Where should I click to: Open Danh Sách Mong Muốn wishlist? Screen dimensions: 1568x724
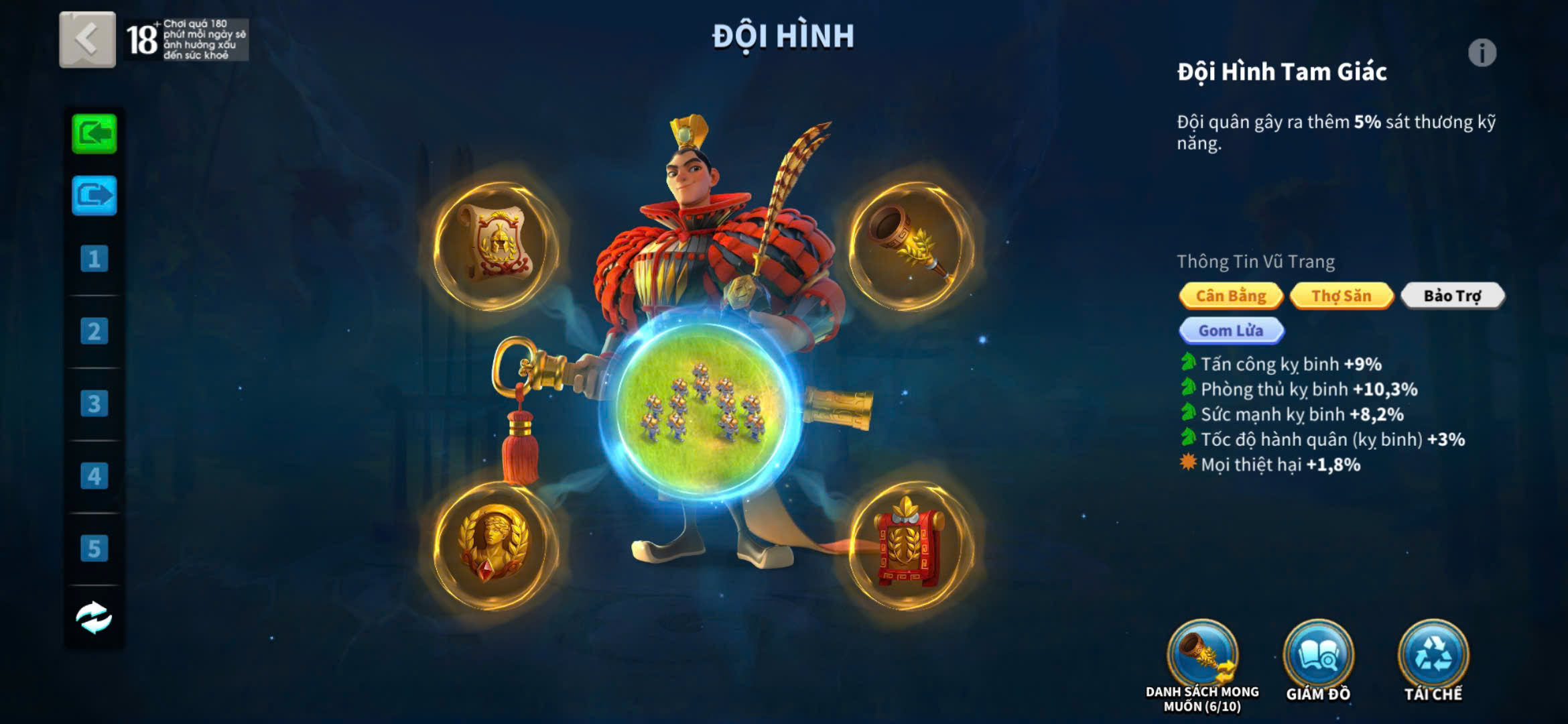tap(1202, 656)
